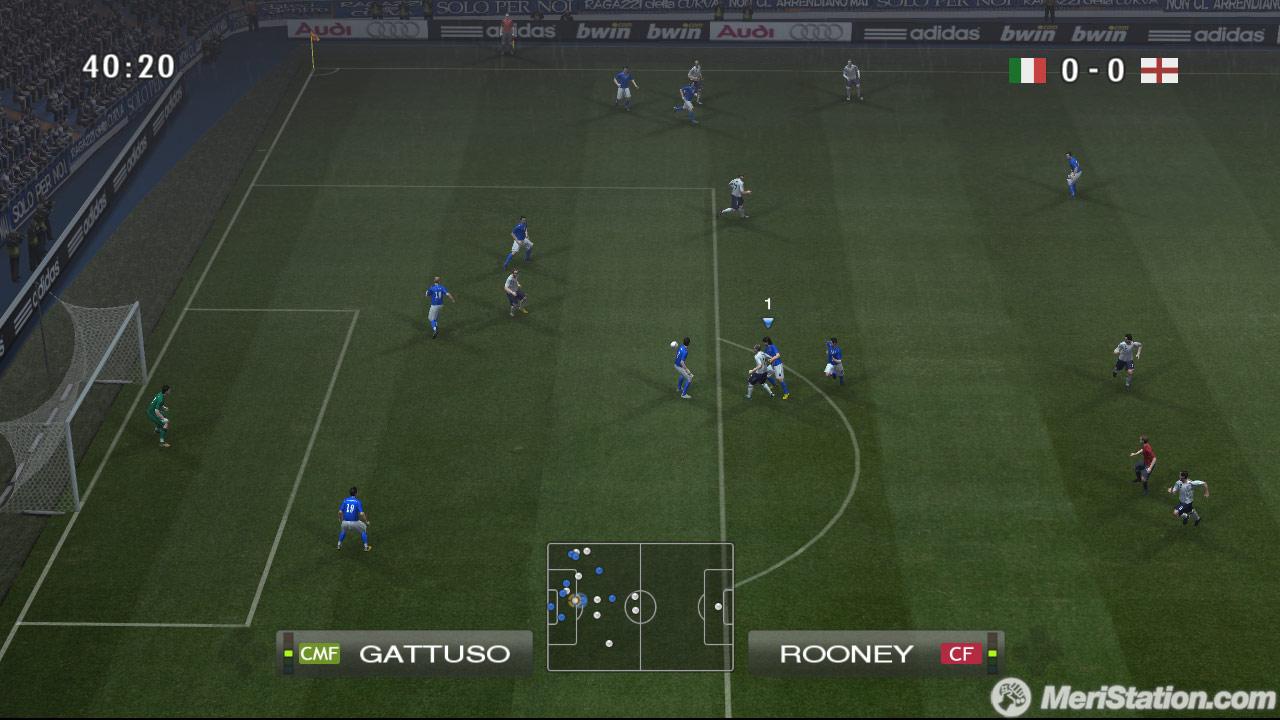Click the yellow highlighted player dot on radar
The image size is (1280, 720).
(575, 600)
